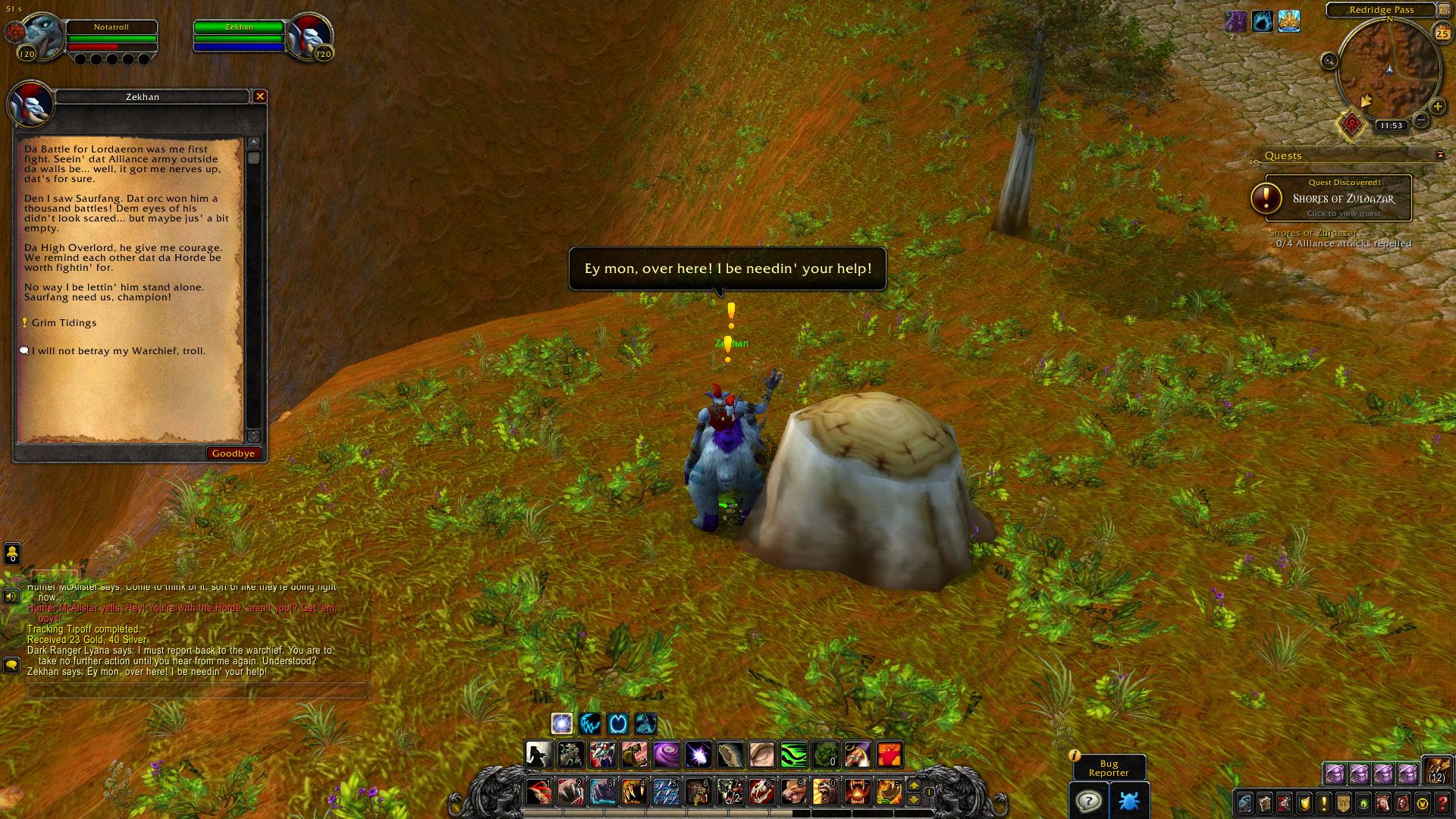Viewport: 1456px width, 819px height.
Task: Zoom in the minimap with the plus button
Action: pyautogui.click(x=1437, y=107)
